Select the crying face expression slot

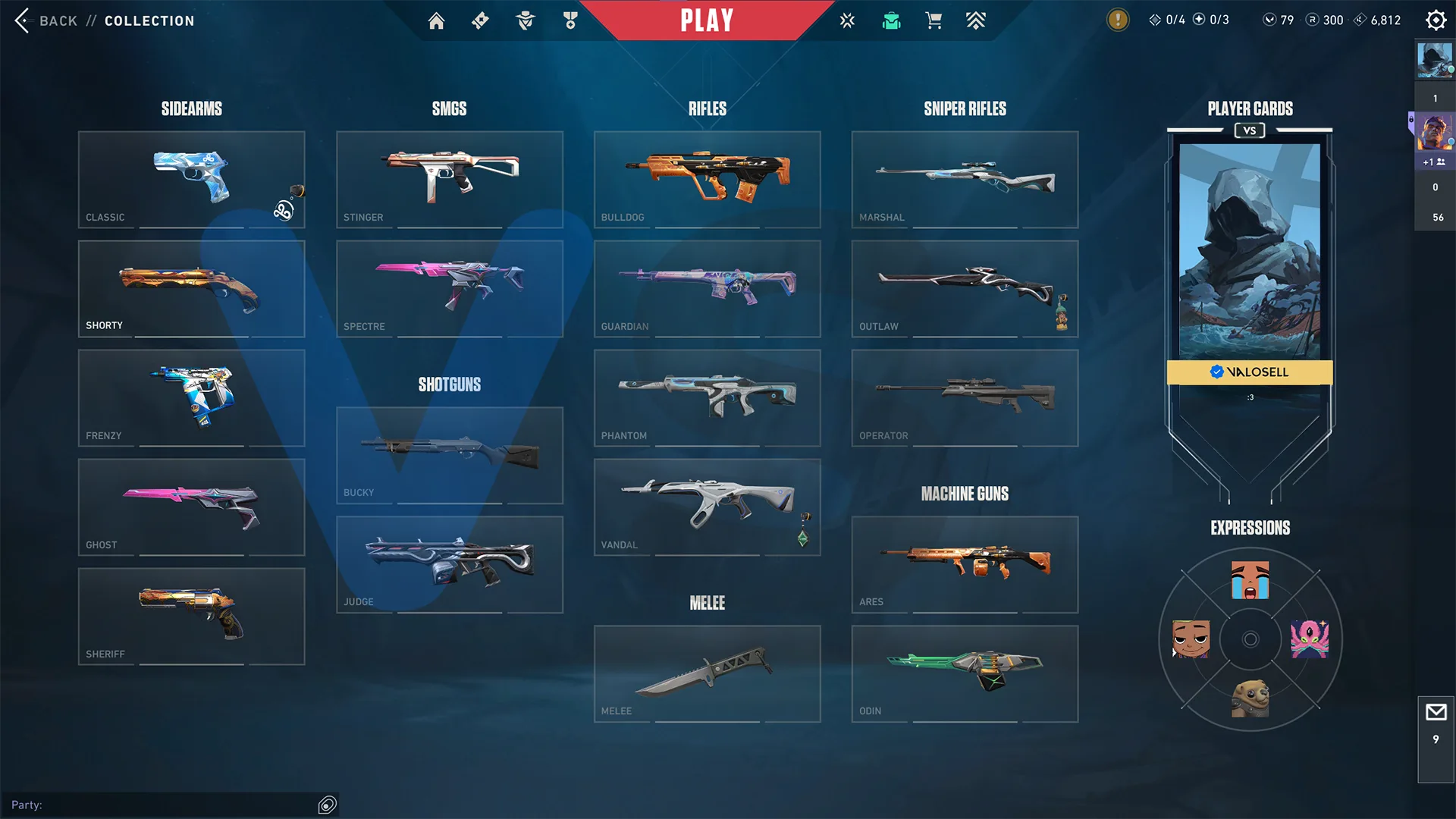pyautogui.click(x=1250, y=580)
